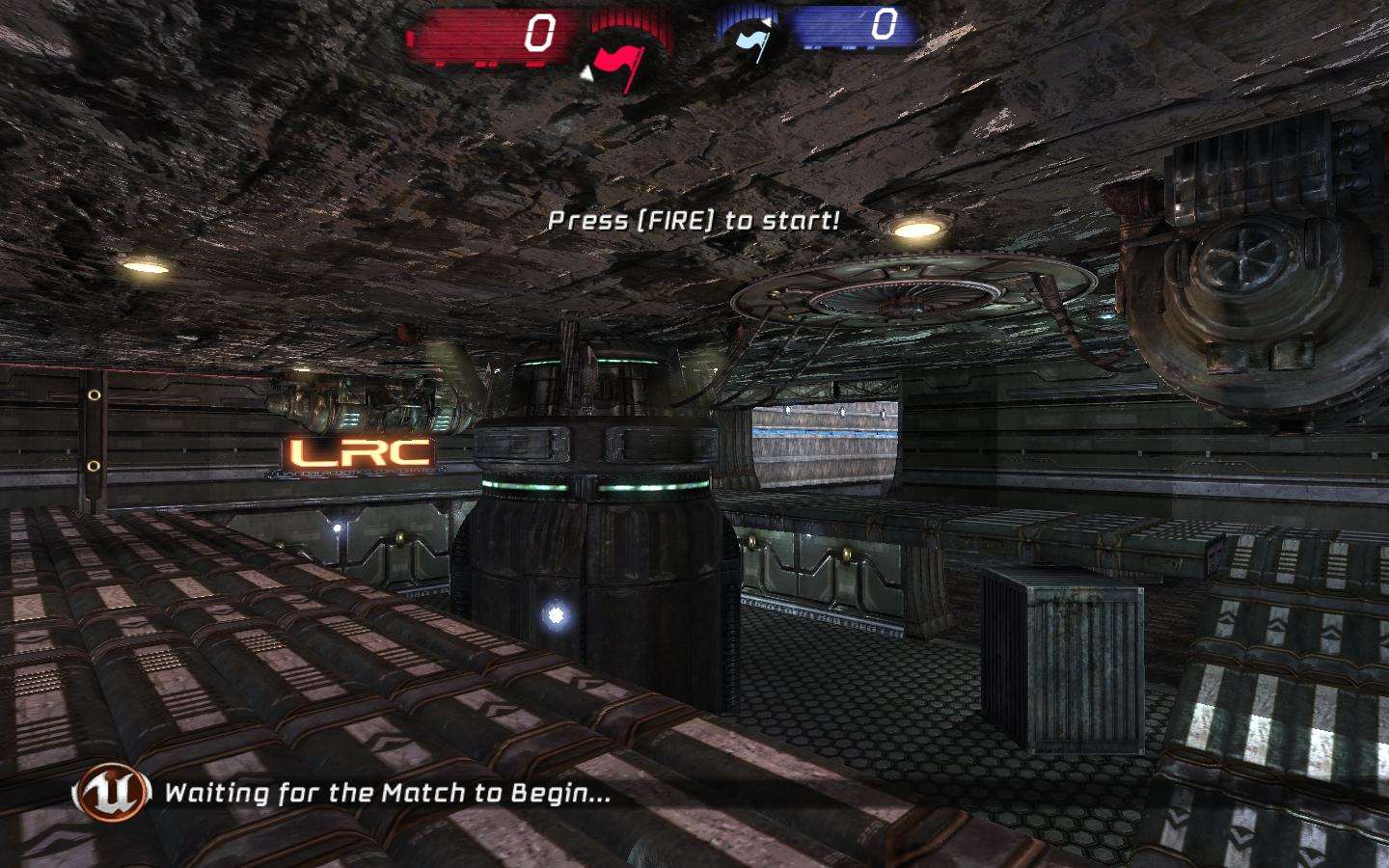
Task: Select the Unreal logo emblem at bottom left
Action: click(x=113, y=795)
